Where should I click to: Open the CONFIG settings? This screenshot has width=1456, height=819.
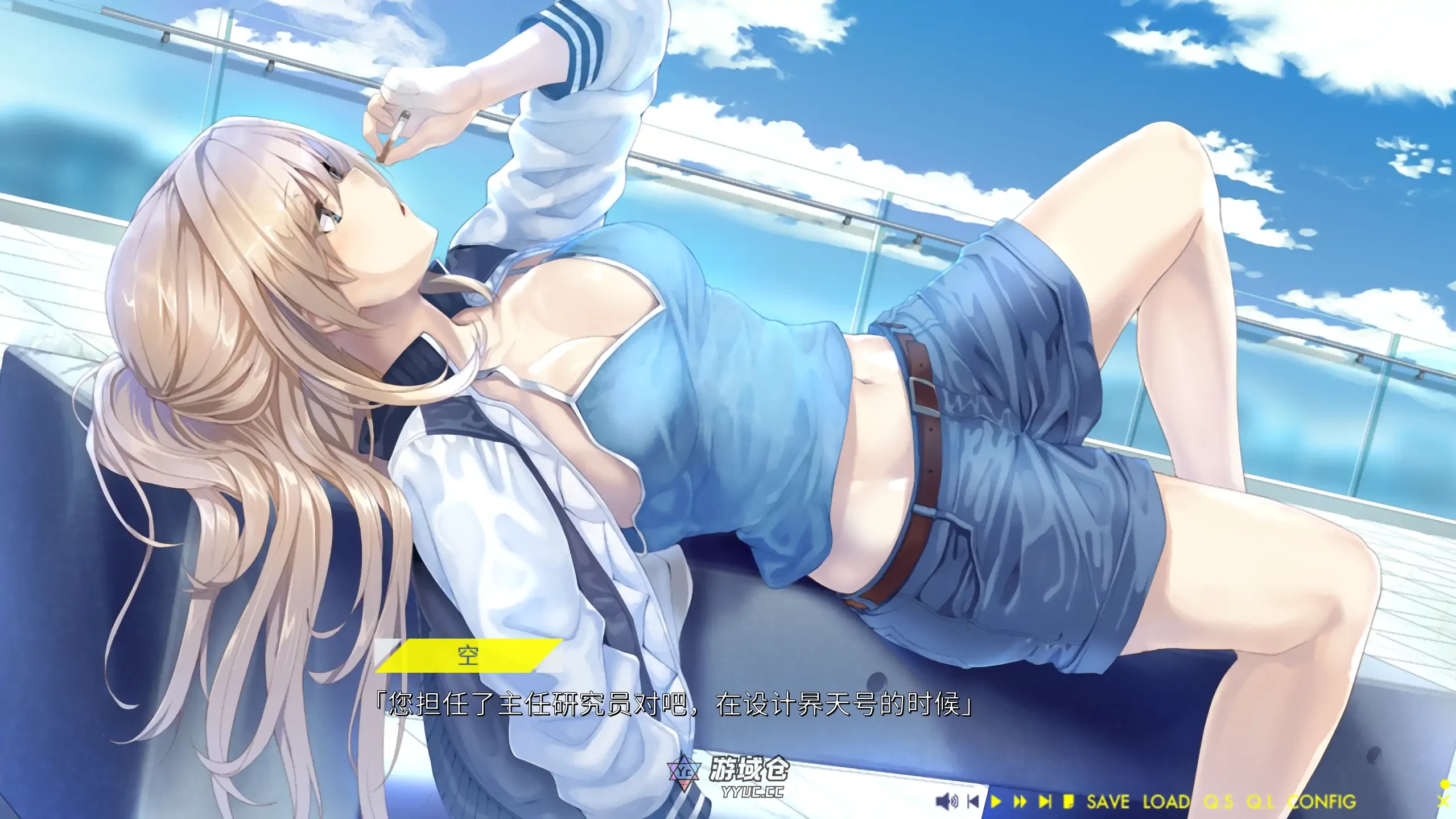pyautogui.click(x=1322, y=802)
